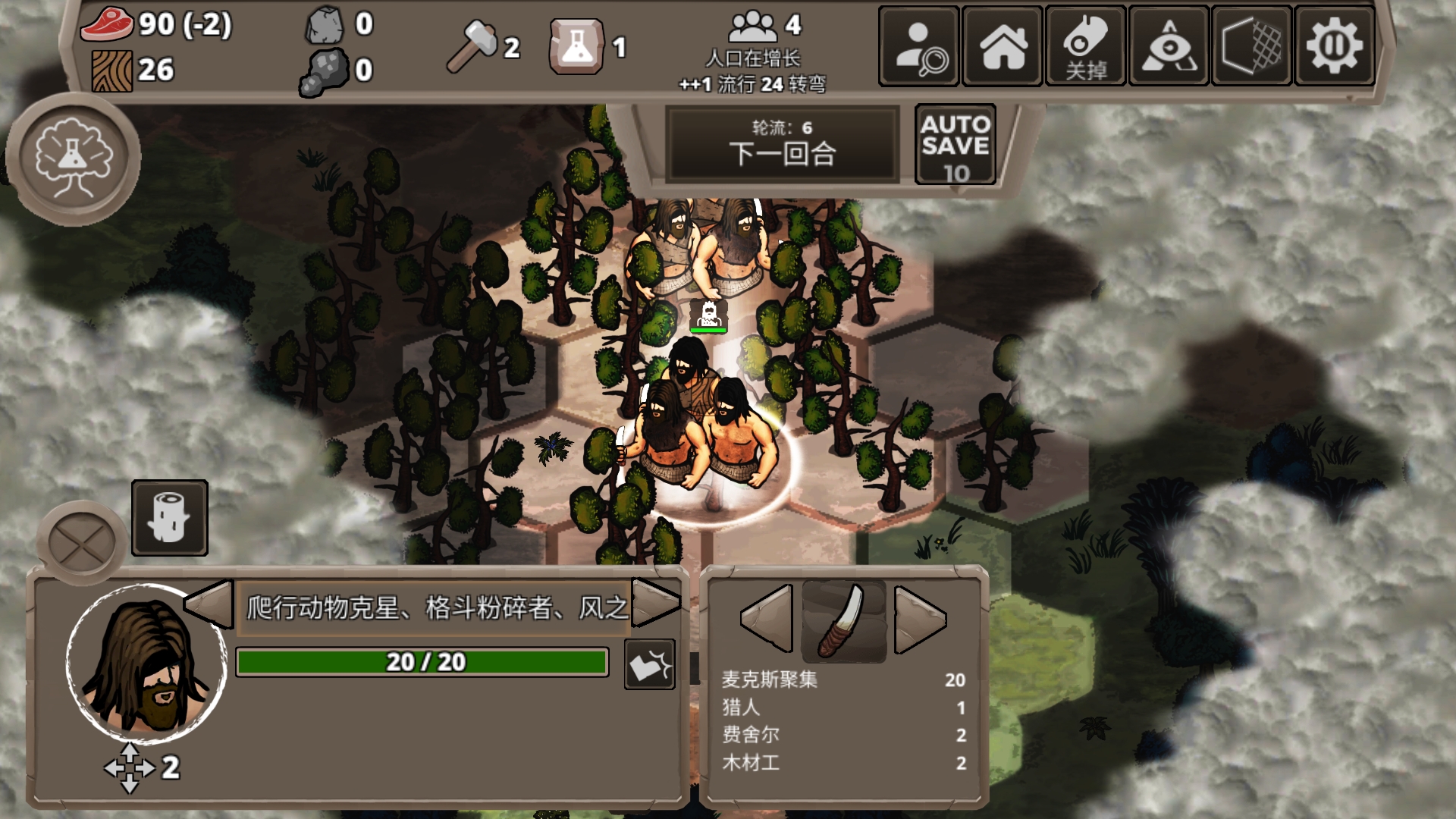Click the bearded caveman portrait
This screenshot has height=819, width=1456.
(x=146, y=663)
